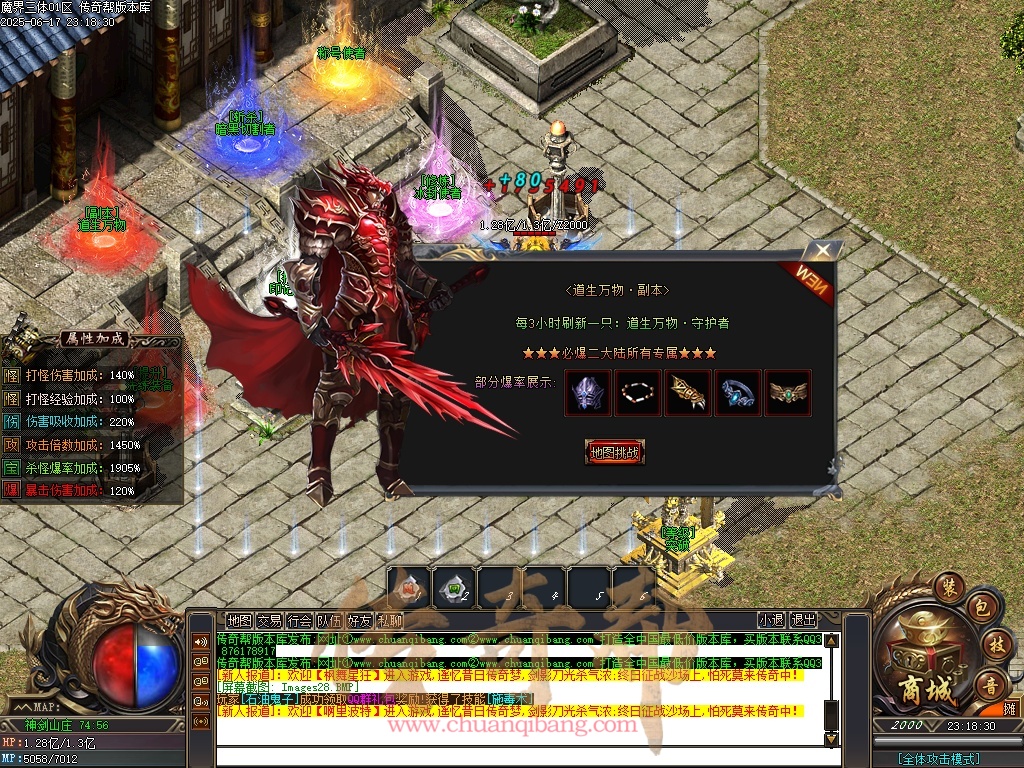
Task: Select the winged emerald belt drop
Action: 788,392
